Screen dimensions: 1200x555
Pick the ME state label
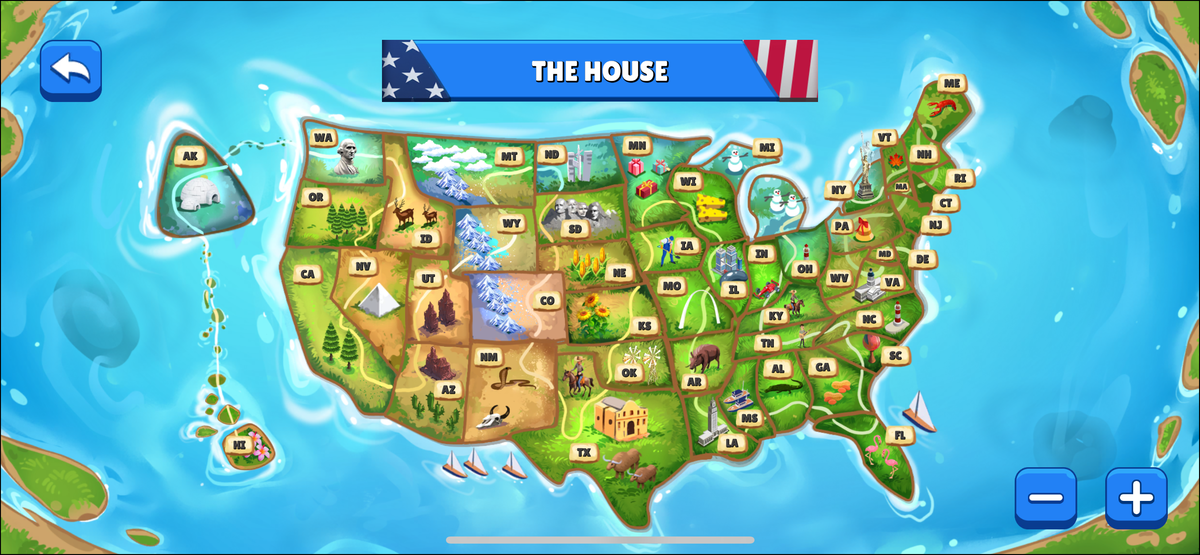point(951,83)
